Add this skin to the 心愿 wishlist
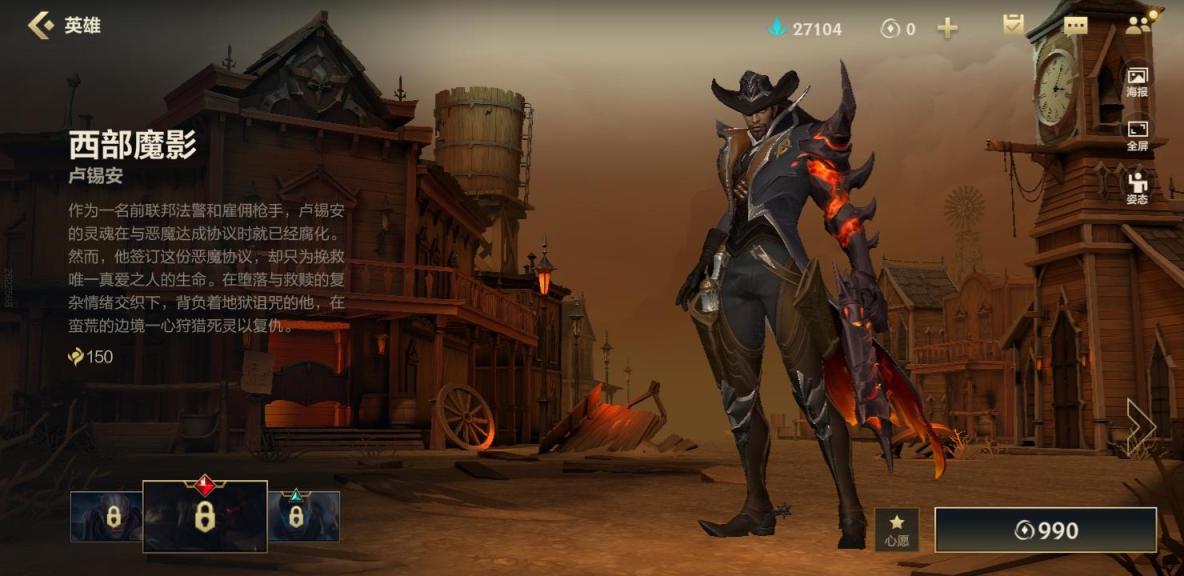 (896, 529)
